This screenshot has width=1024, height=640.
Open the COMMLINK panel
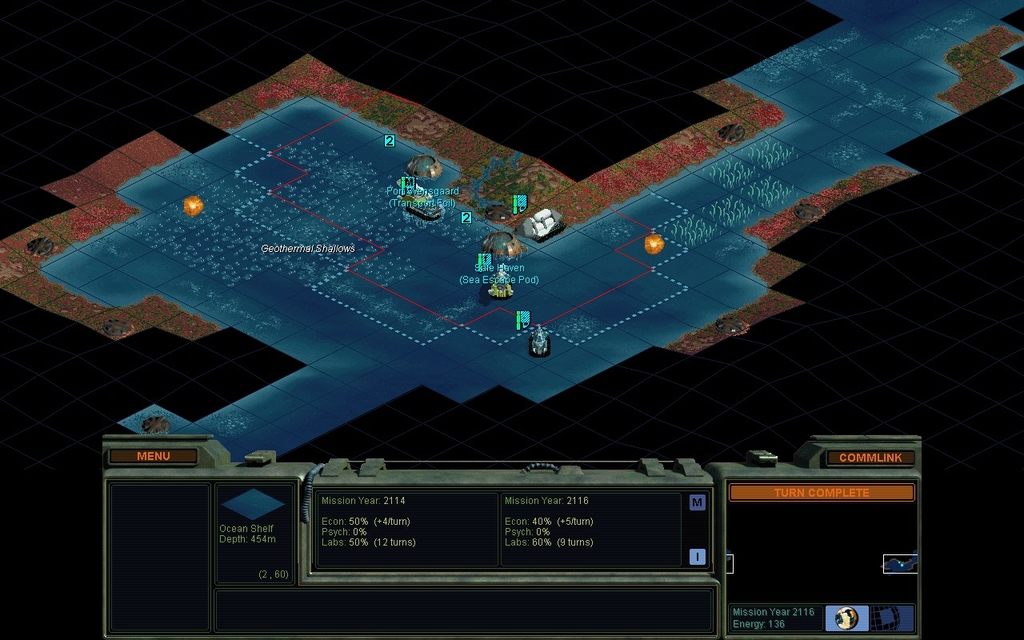click(870, 457)
